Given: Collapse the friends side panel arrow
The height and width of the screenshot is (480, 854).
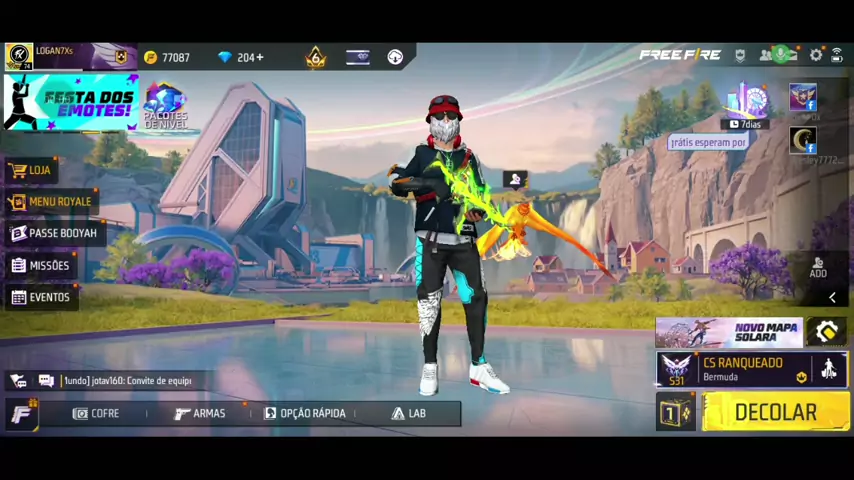Looking at the screenshot, I should [x=832, y=297].
